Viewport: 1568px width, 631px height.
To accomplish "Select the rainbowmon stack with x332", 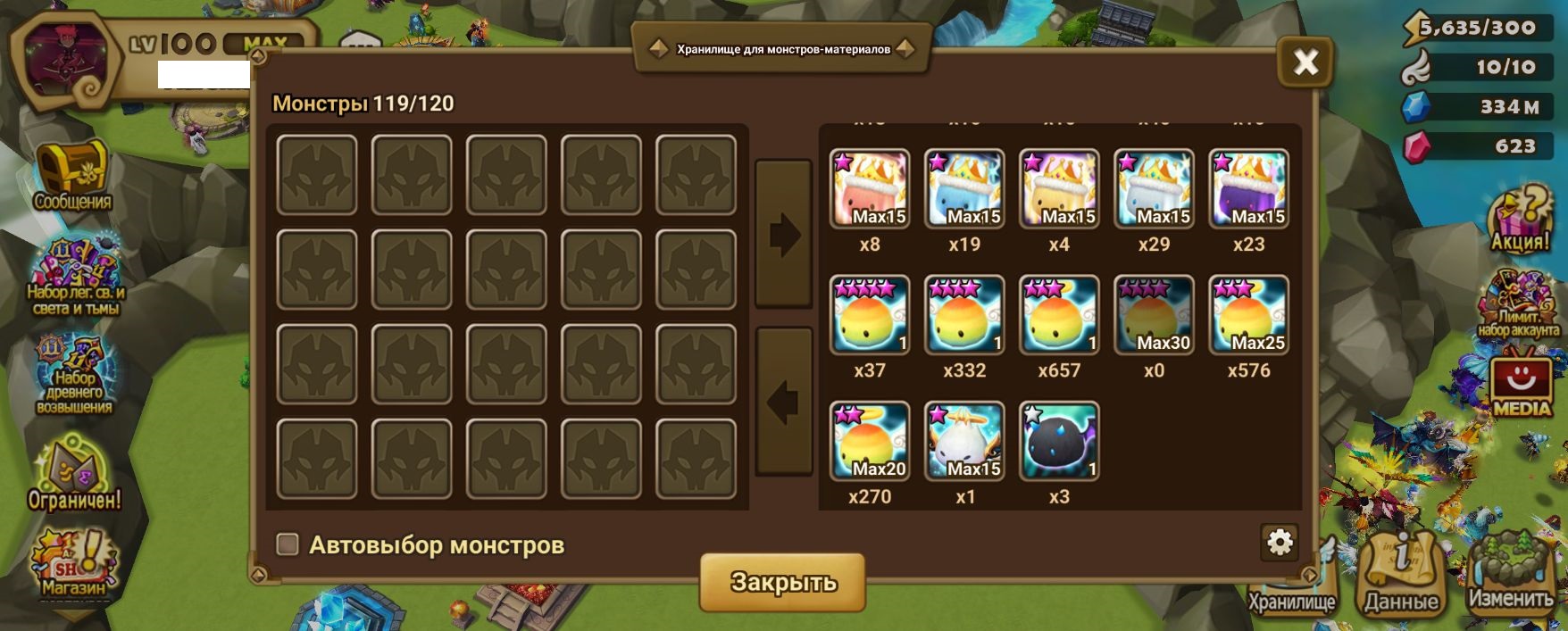I will (x=964, y=315).
